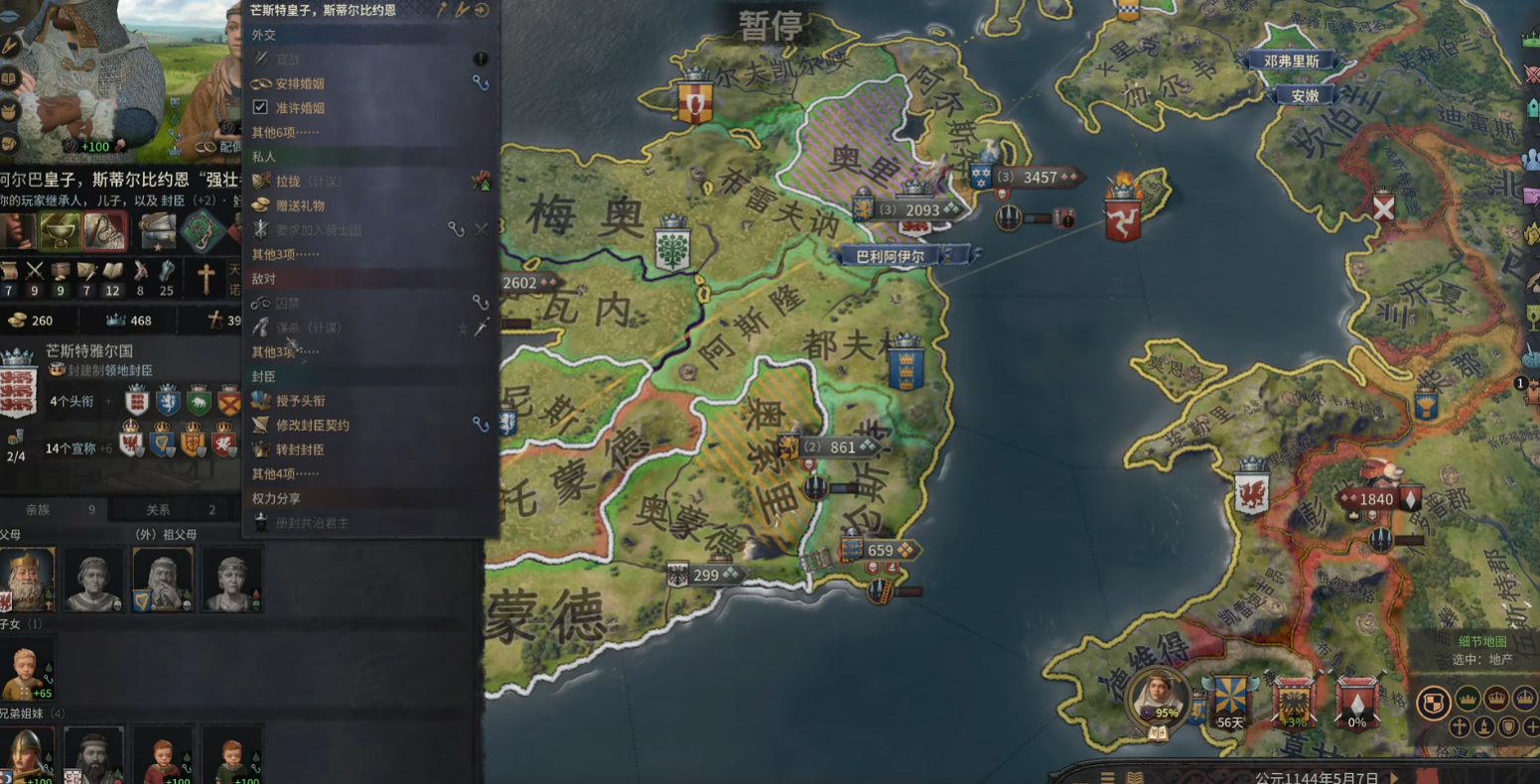This screenshot has width=1540, height=784.
Task: Click the 56天 blue-and-gold banner
Action: click(x=1229, y=702)
